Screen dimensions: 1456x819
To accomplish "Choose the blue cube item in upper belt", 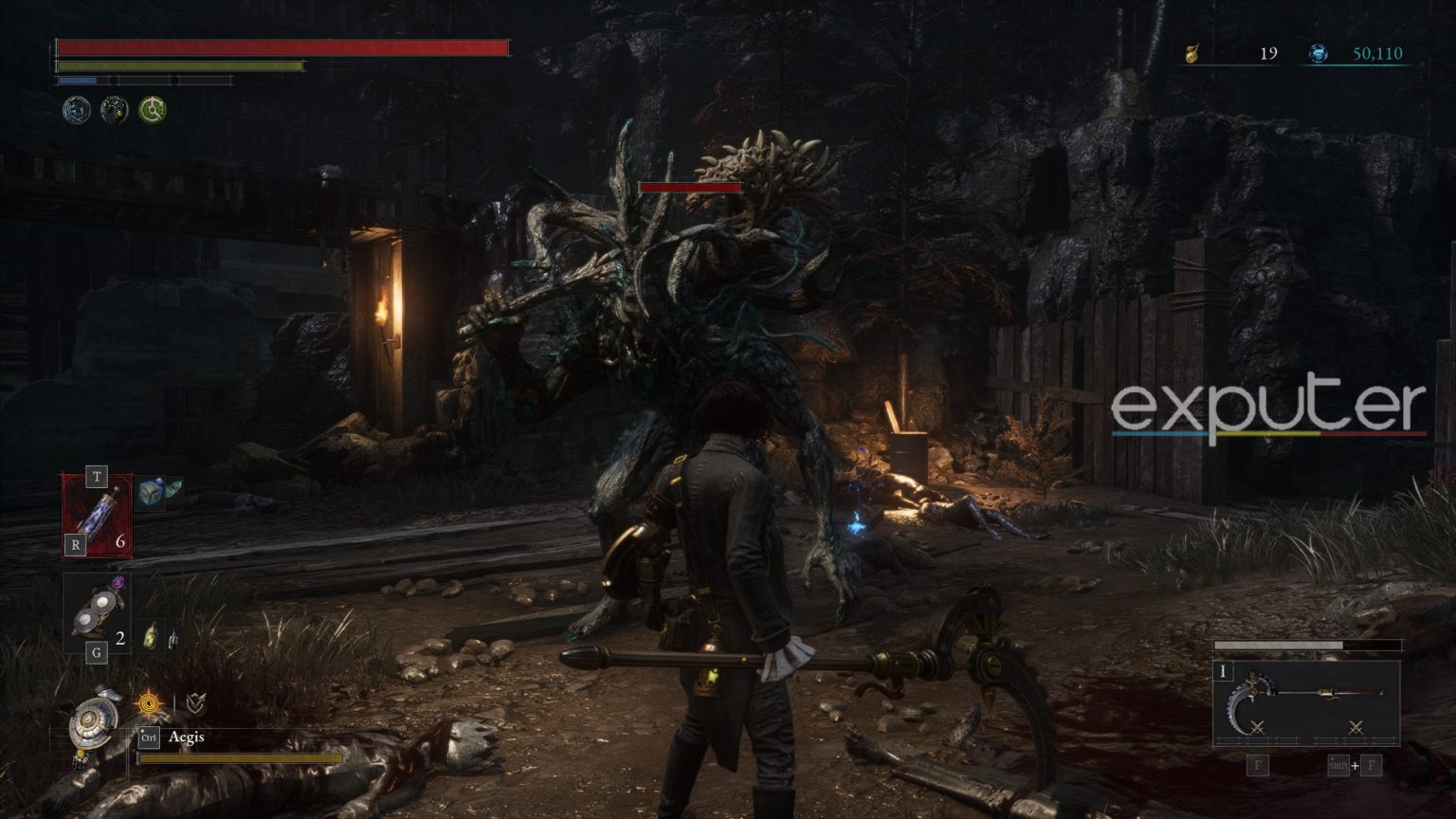I will [x=151, y=492].
